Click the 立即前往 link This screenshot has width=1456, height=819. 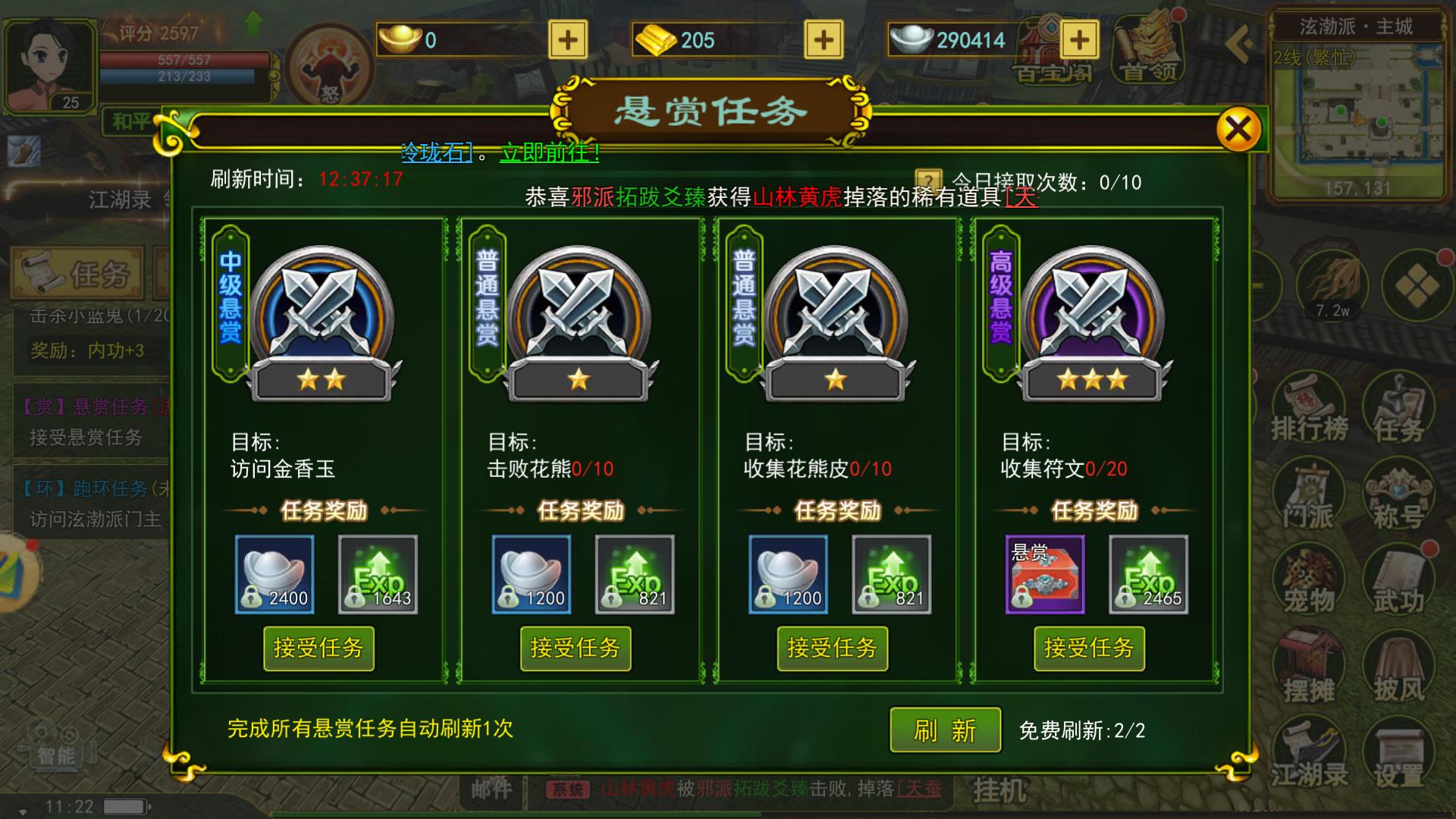(548, 151)
